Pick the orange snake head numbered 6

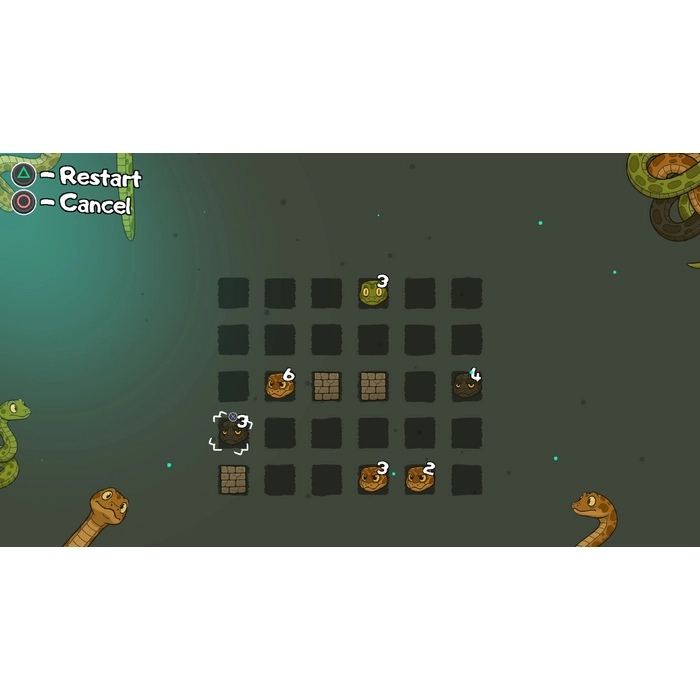click(280, 385)
